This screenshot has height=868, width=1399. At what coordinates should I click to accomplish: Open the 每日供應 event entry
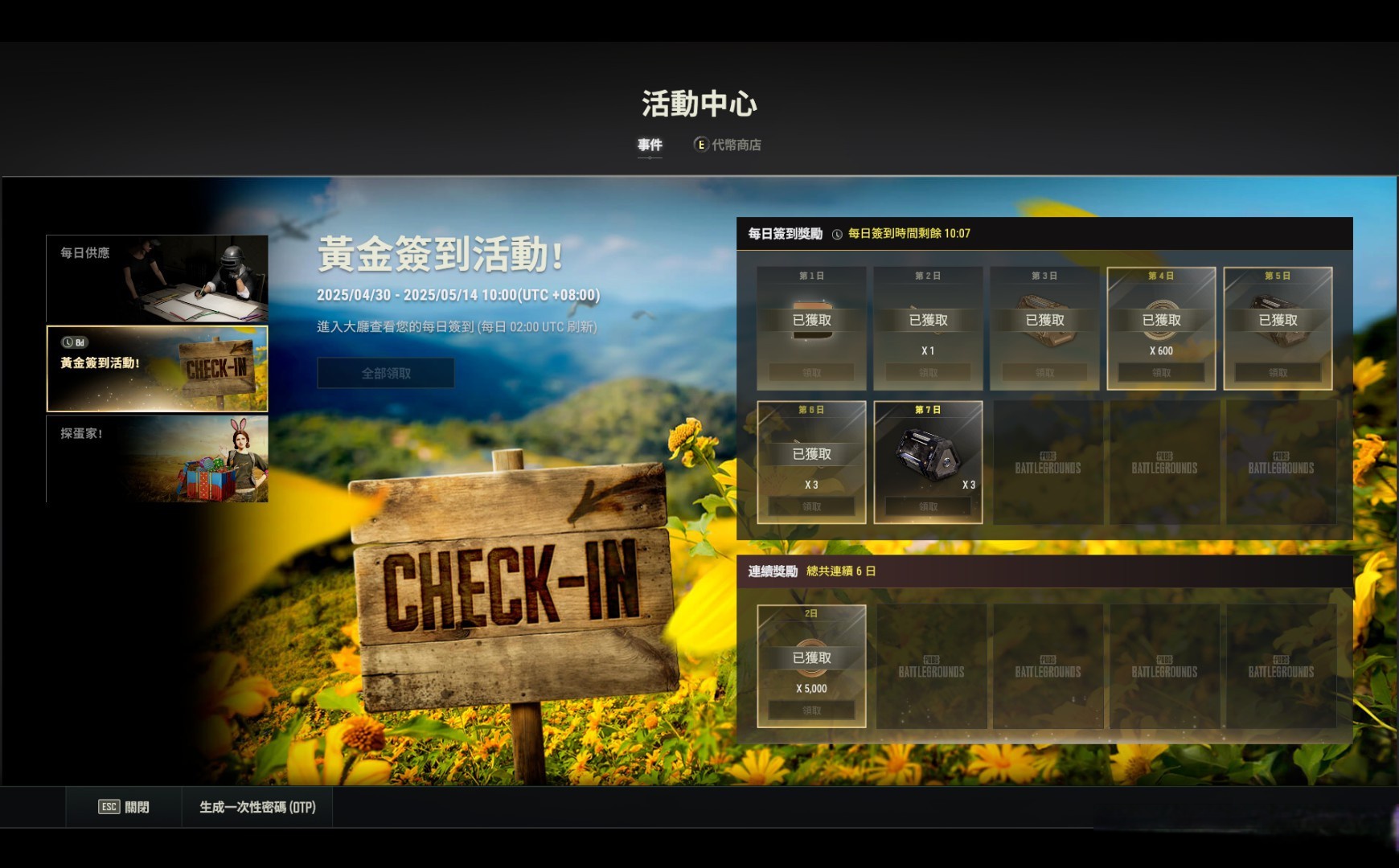point(157,277)
